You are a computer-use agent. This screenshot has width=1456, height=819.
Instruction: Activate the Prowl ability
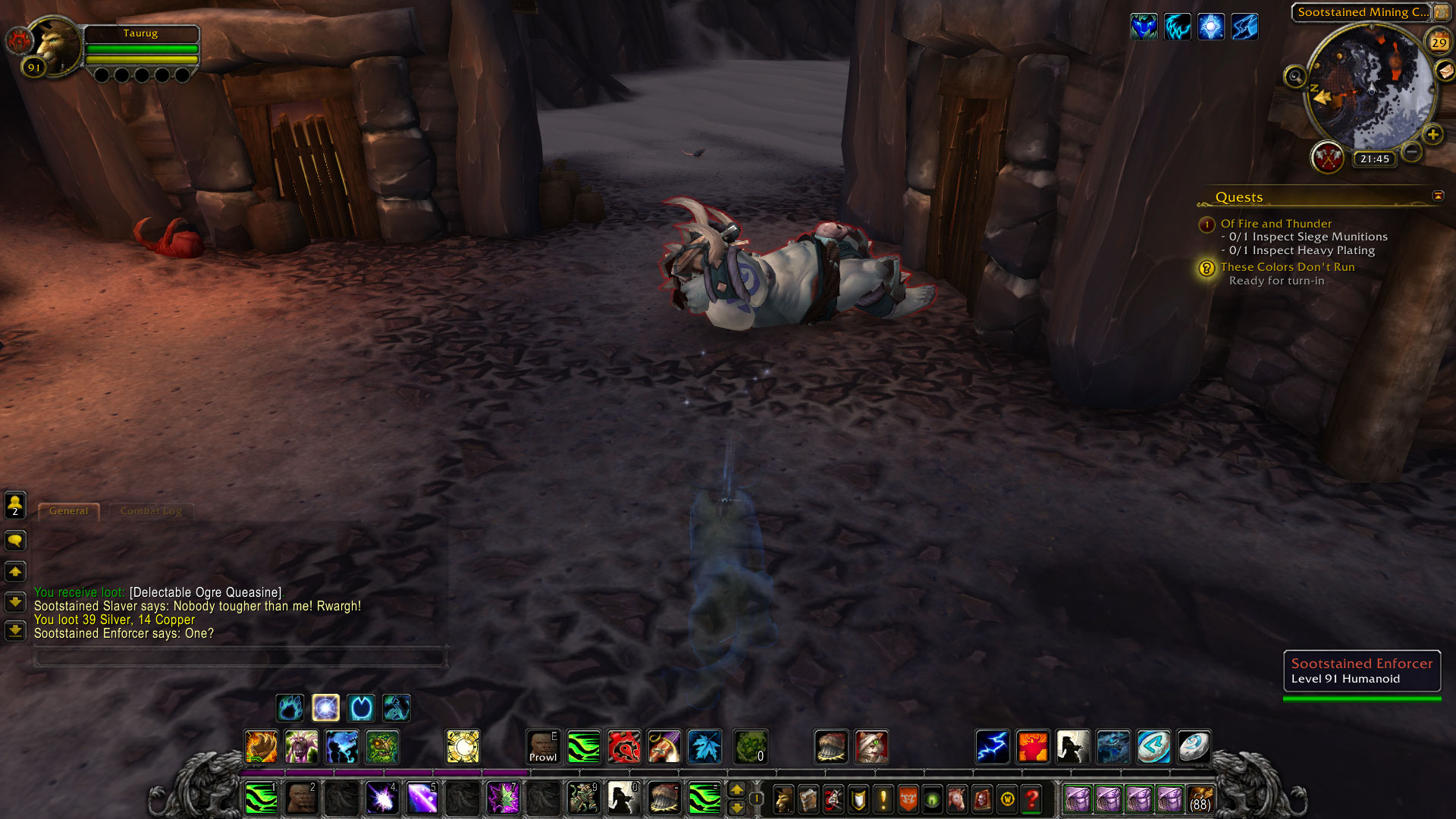pyautogui.click(x=543, y=747)
